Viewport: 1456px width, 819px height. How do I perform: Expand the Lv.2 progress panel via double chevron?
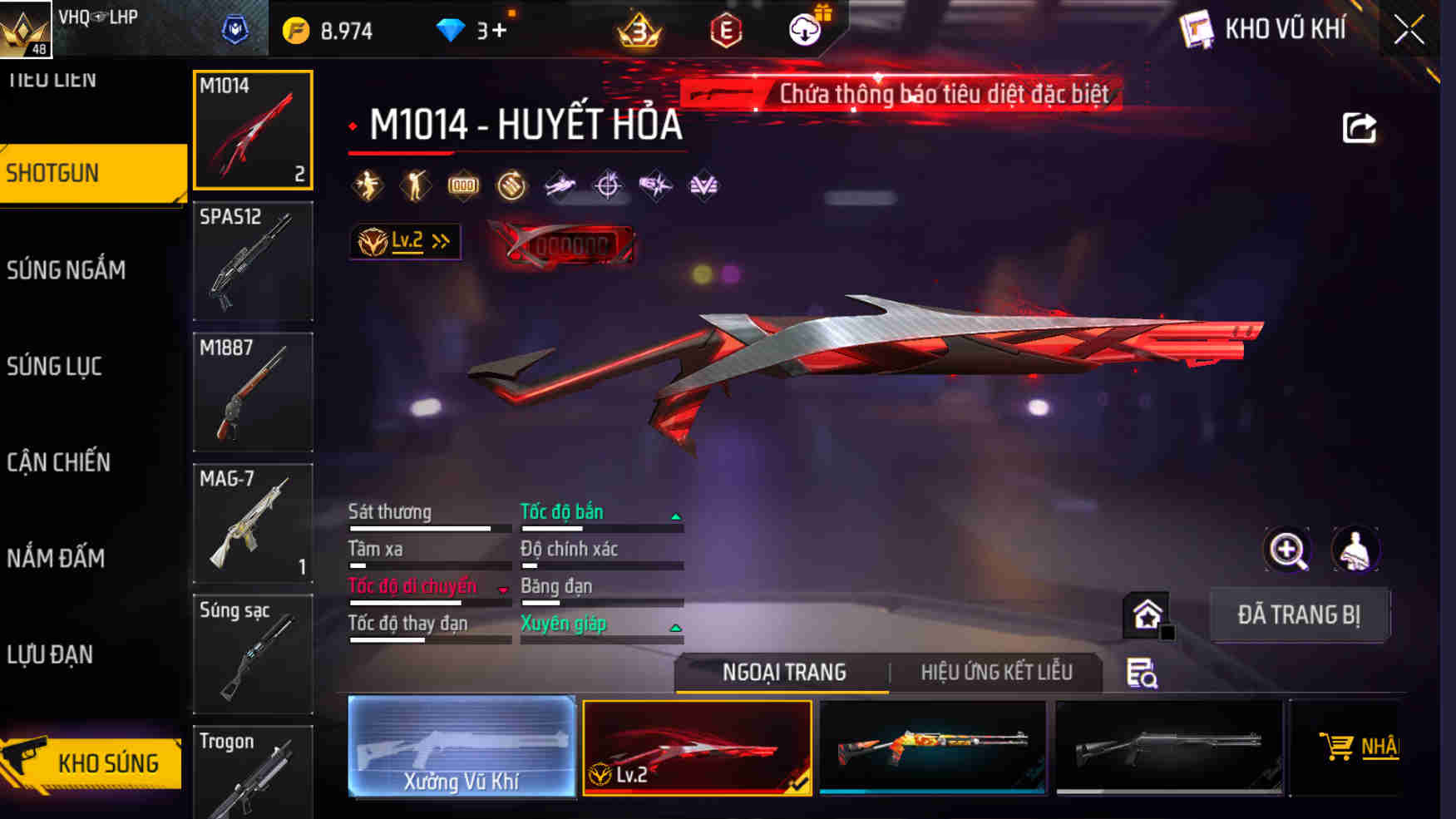441,241
